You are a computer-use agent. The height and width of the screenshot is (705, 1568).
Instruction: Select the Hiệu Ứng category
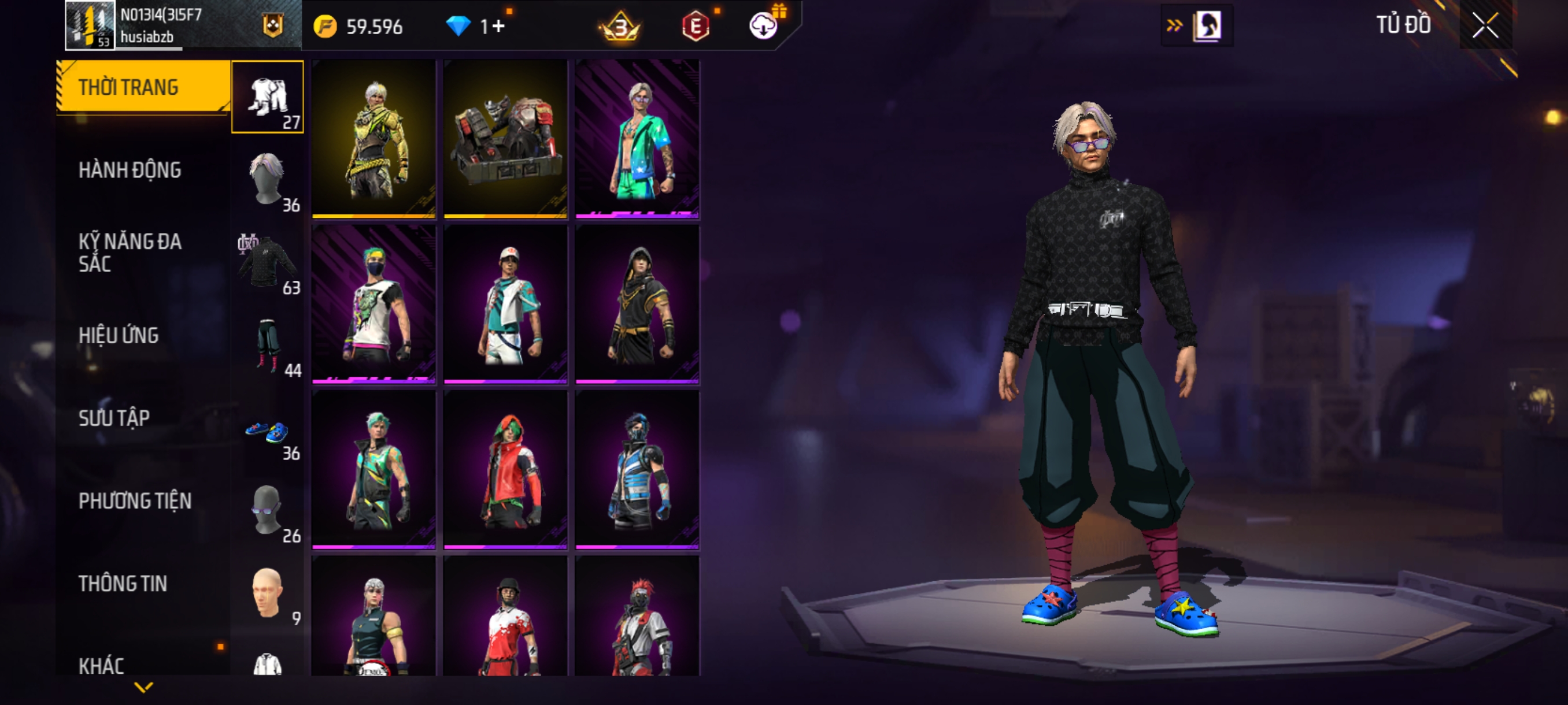pyautogui.click(x=119, y=335)
